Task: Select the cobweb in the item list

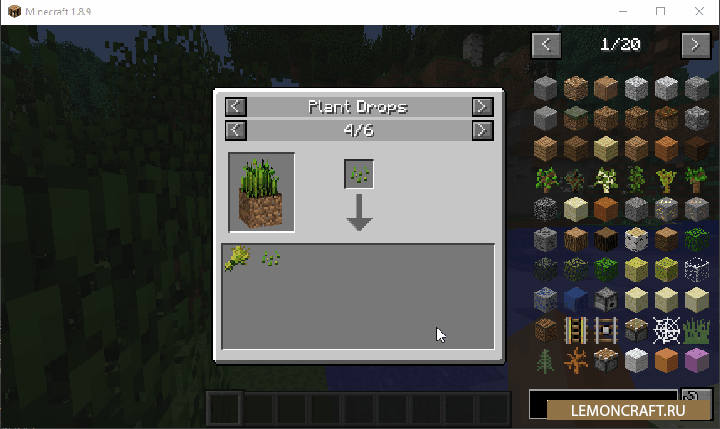Action: pyautogui.click(x=666, y=330)
